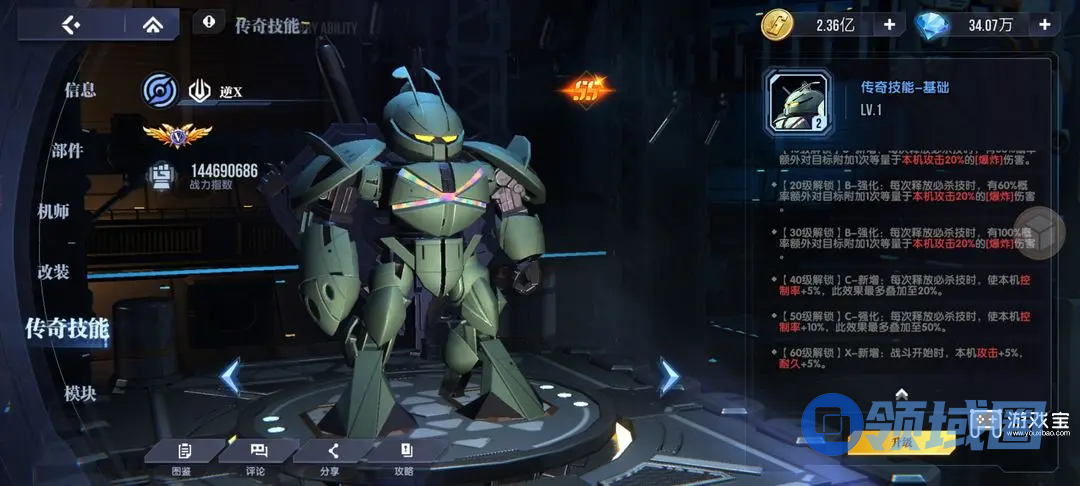This screenshot has height=486, width=1080.
Task: Return to the home screen
Action: (x=152, y=24)
